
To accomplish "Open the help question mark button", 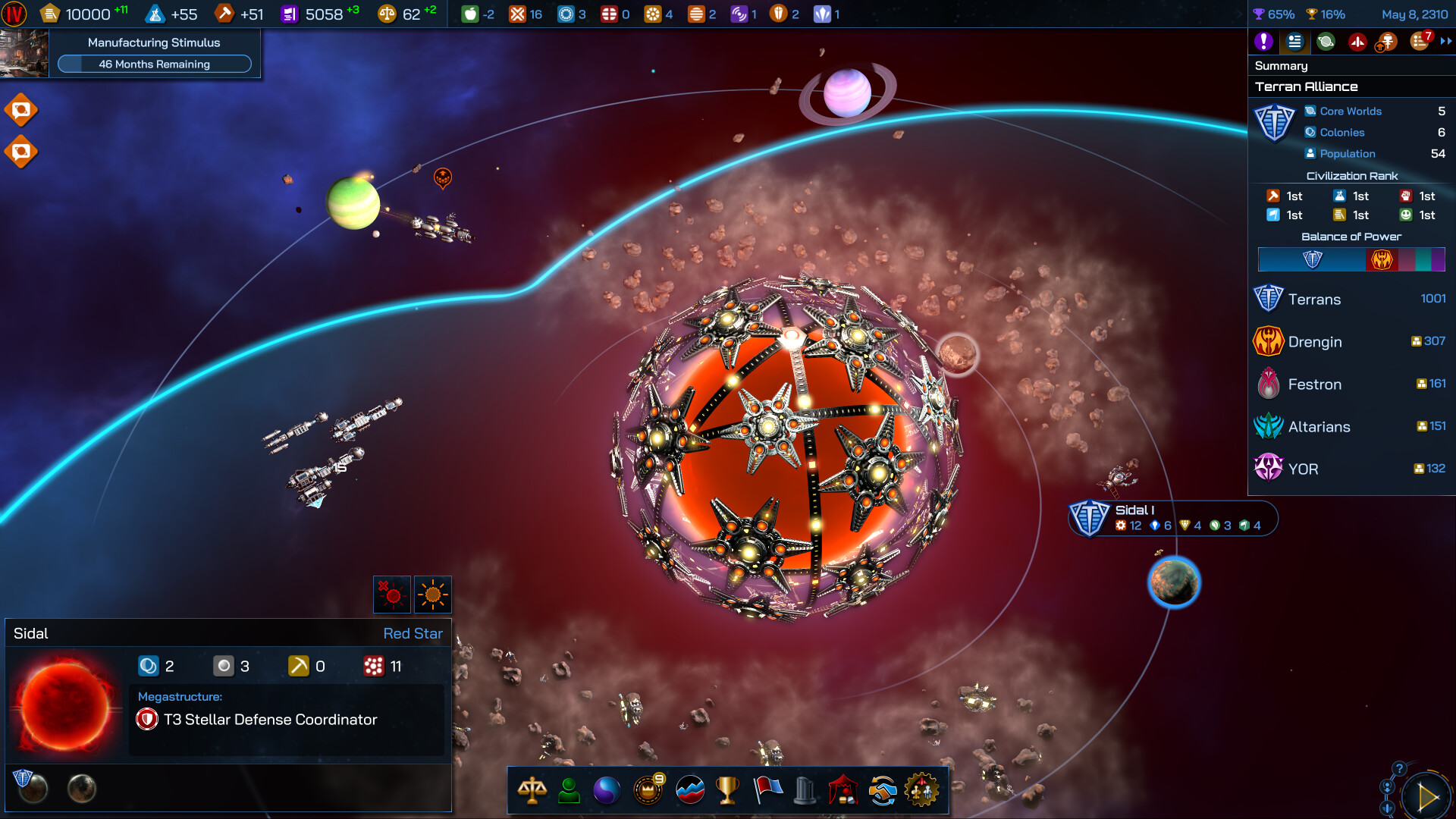I will pos(1399,768).
